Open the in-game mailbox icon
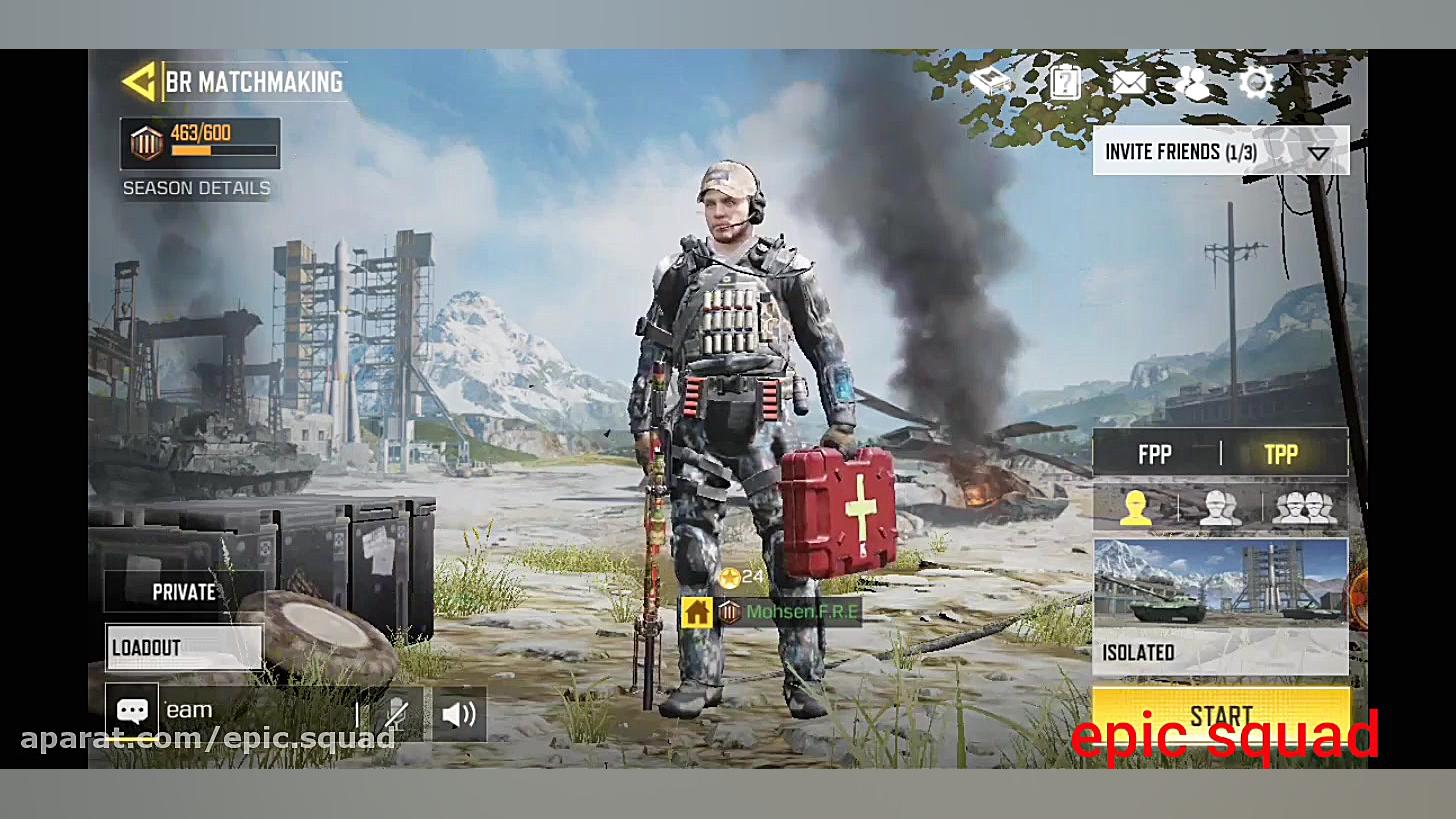 (x=1128, y=84)
